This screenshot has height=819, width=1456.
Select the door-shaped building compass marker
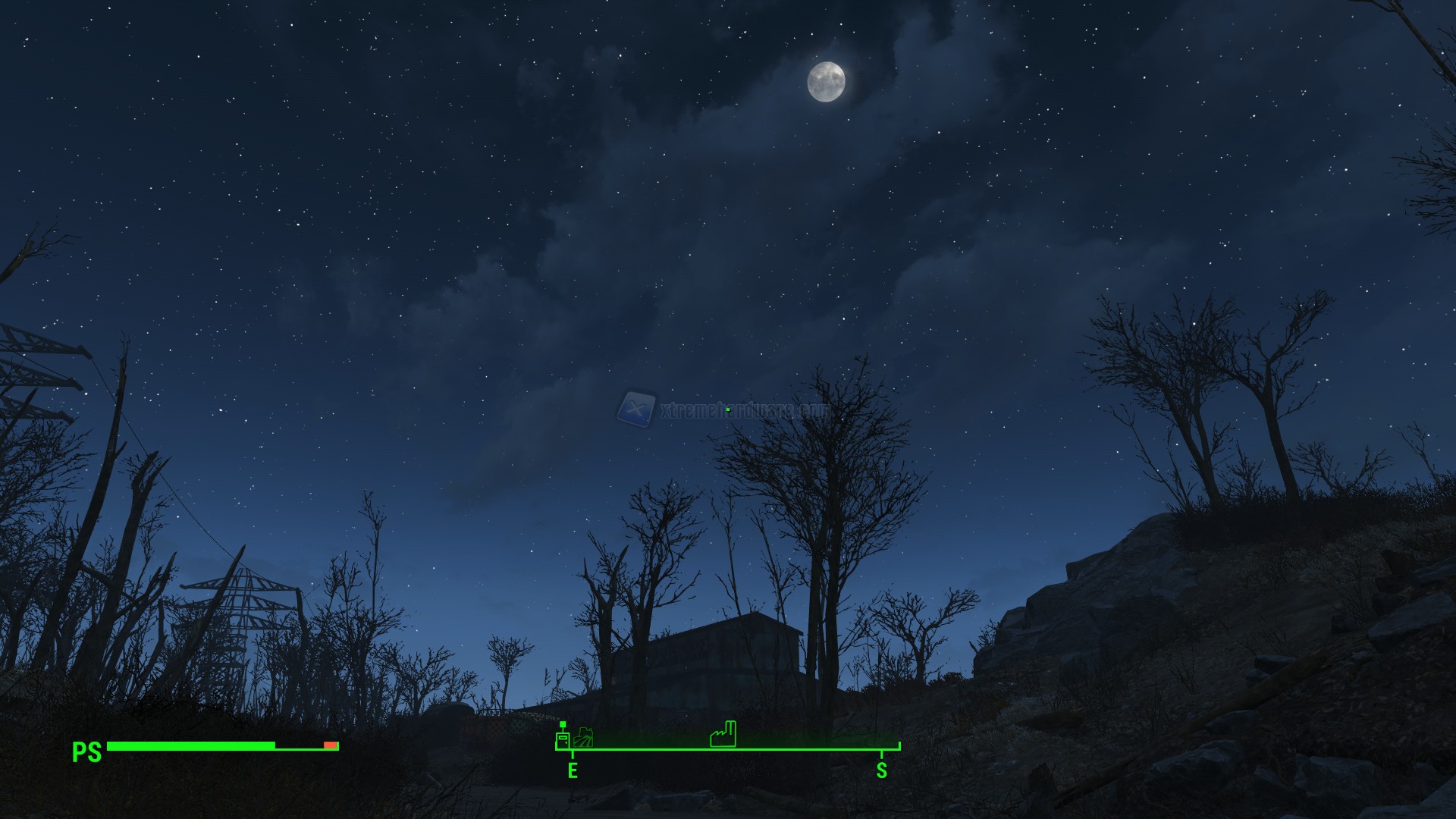point(563,737)
